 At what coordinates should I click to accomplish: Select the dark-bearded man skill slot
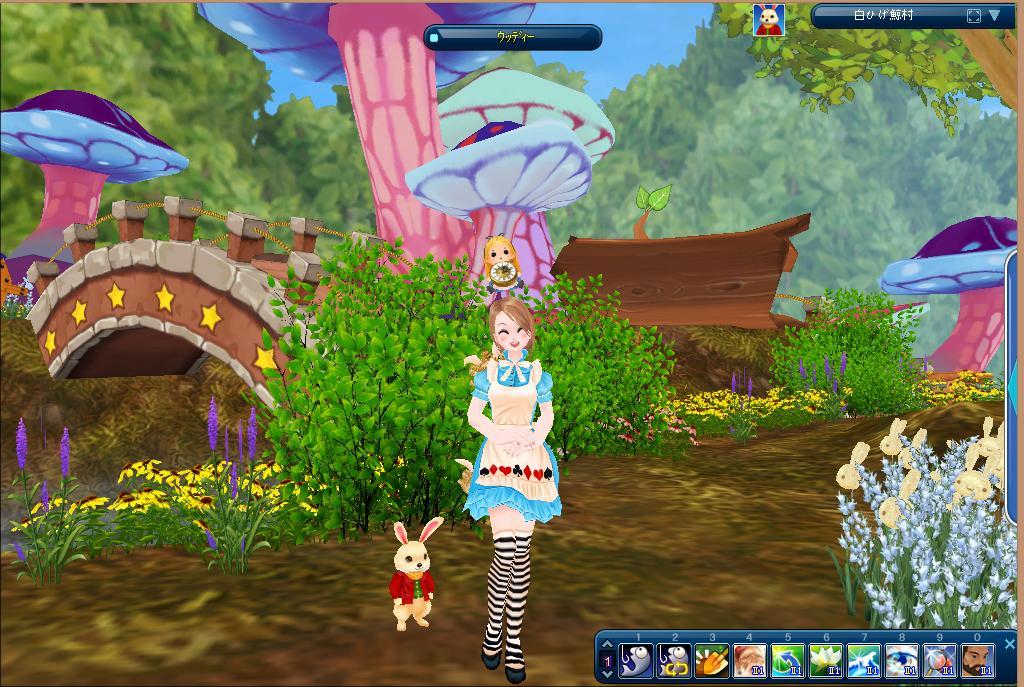978,661
